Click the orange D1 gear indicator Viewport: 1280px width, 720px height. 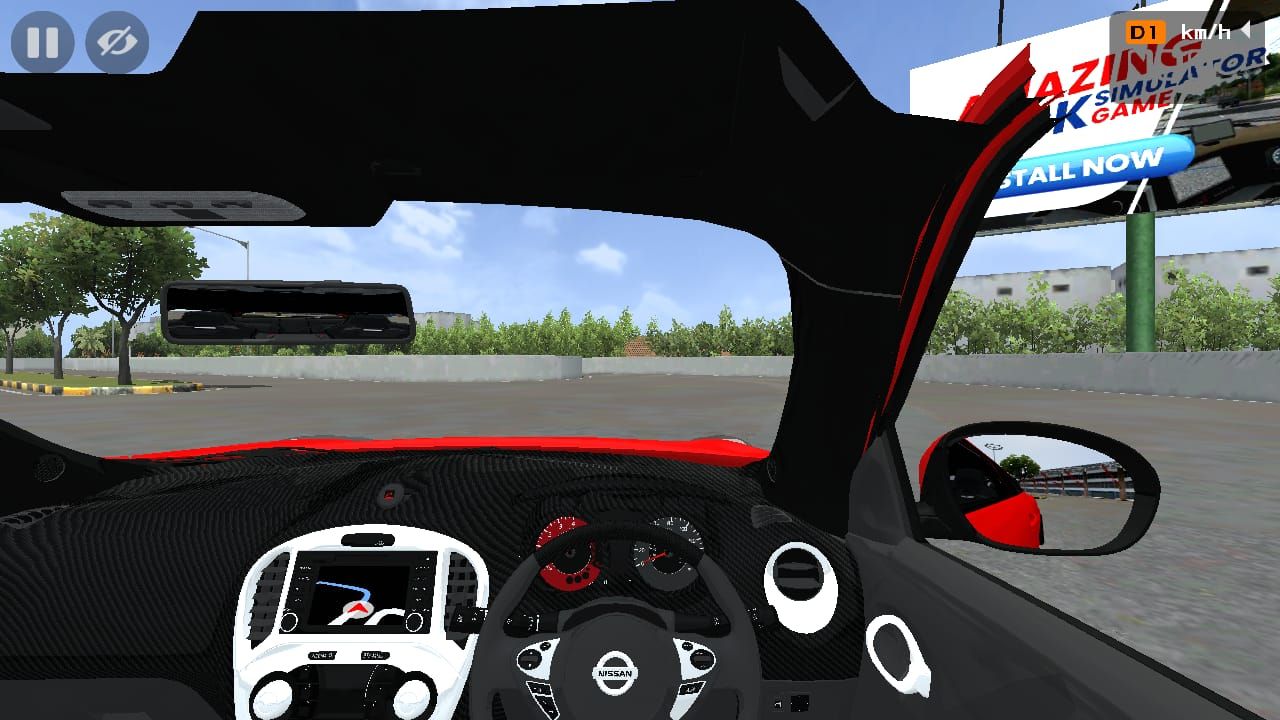(x=1148, y=30)
